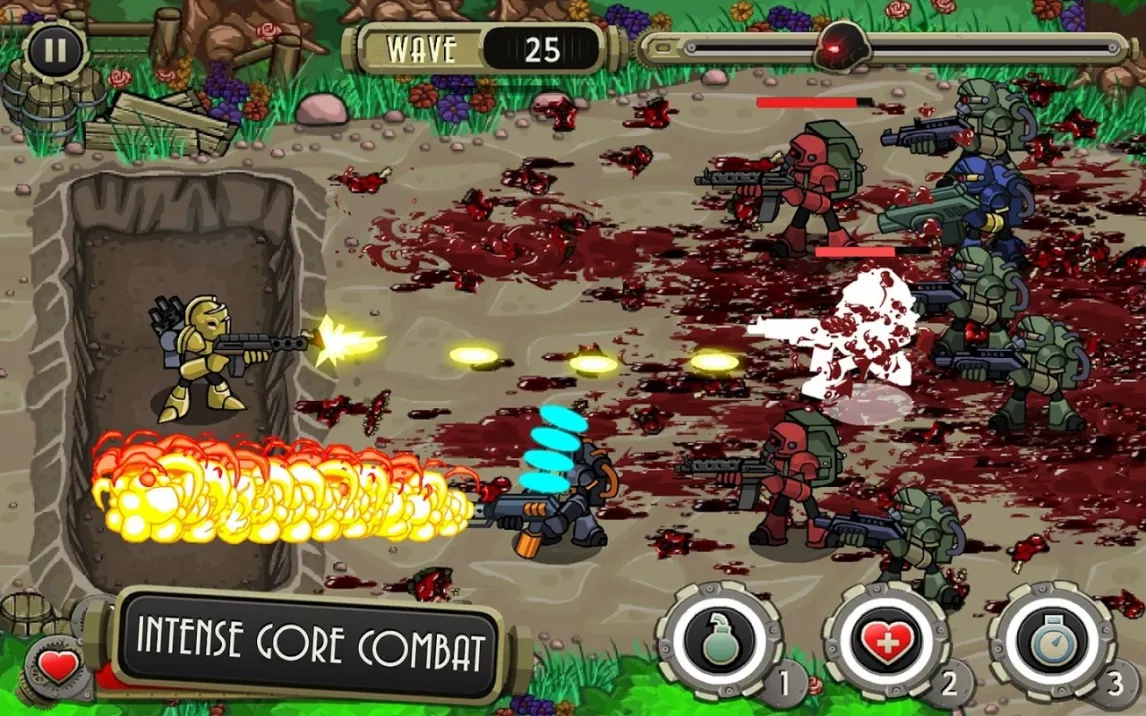The height and width of the screenshot is (716, 1146).
Task: Activate the grenade ability
Action: pos(719,641)
